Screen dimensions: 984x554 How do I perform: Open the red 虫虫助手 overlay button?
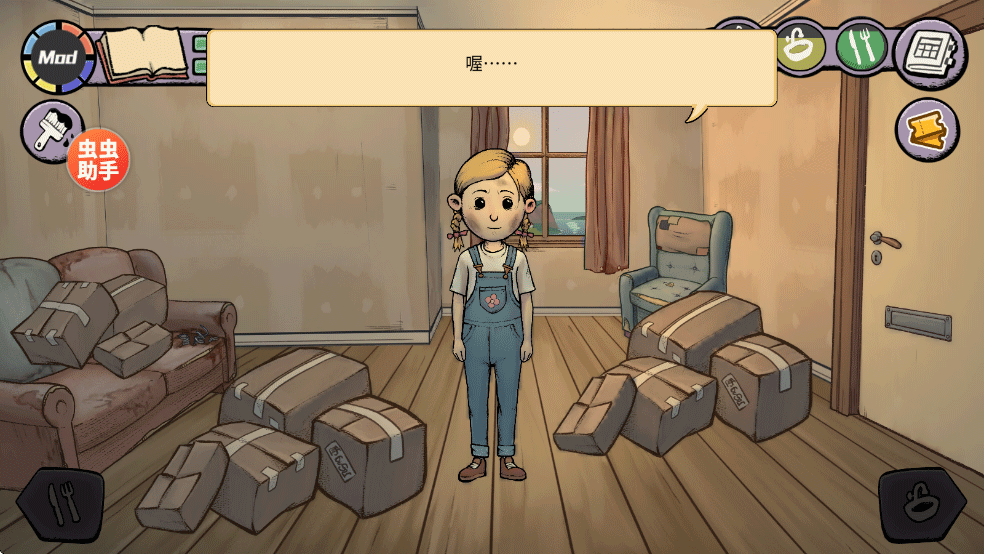(x=98, y=160)
